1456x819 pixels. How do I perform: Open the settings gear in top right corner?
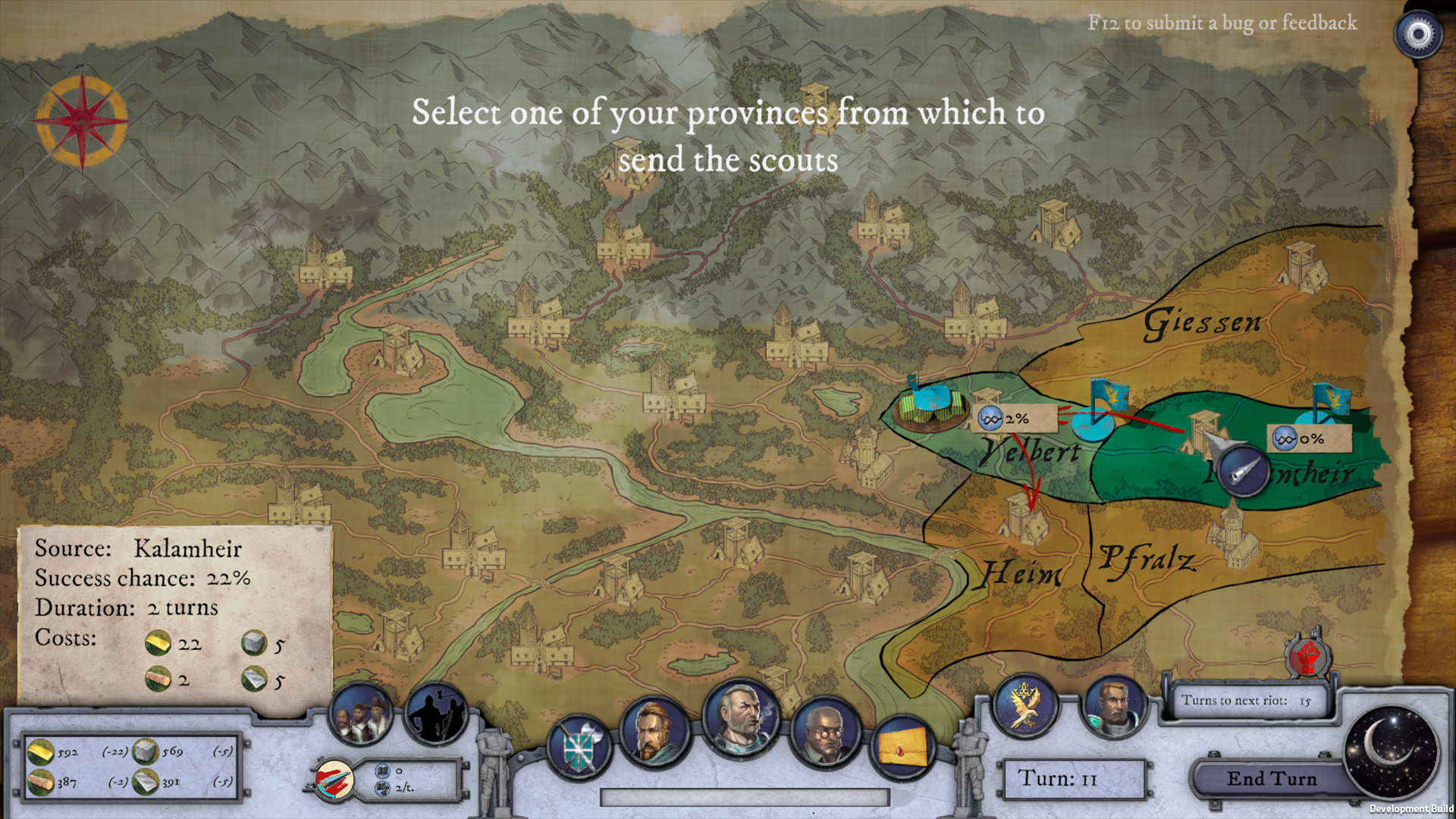coord(1417,32)
